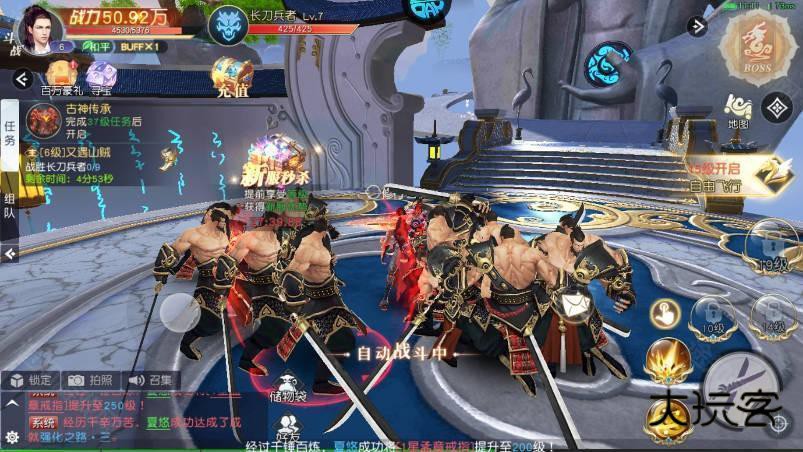The image size is (803, 452).
Task: Collapse the top-left icon row arrow
Action: tap(18, 78)
